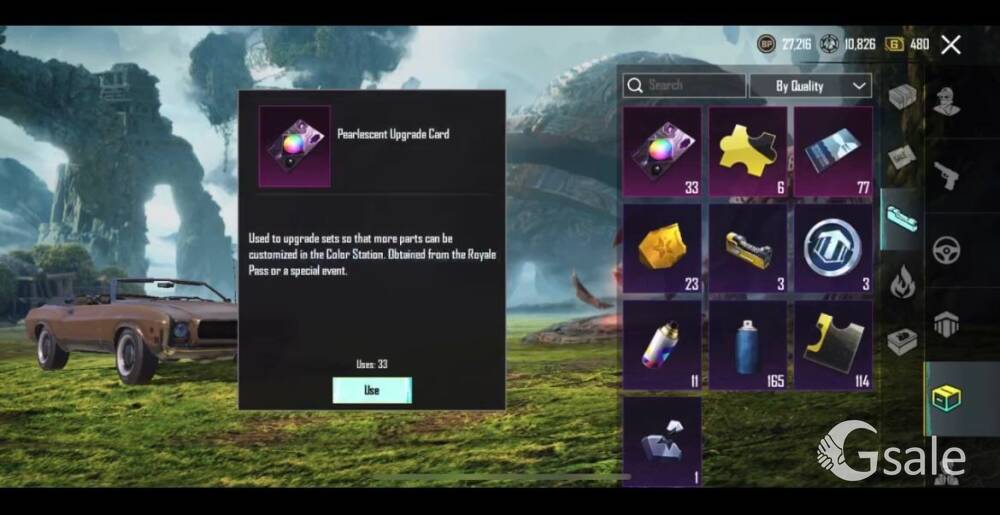Close the inventory screen
The height and width of the screenshot is (515, 1000).
[x=951, y=44]
